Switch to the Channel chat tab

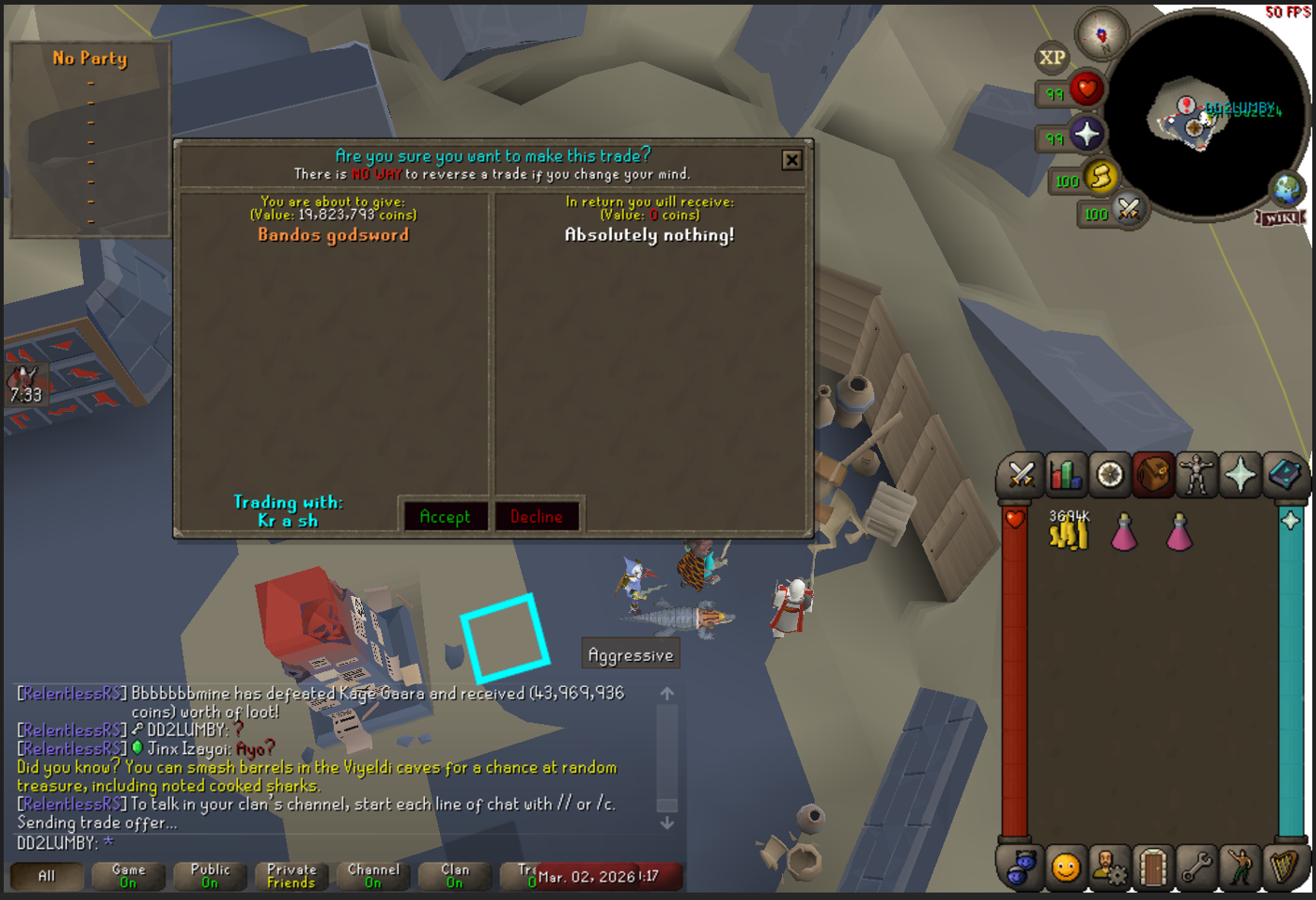click(x=373, y=875)
